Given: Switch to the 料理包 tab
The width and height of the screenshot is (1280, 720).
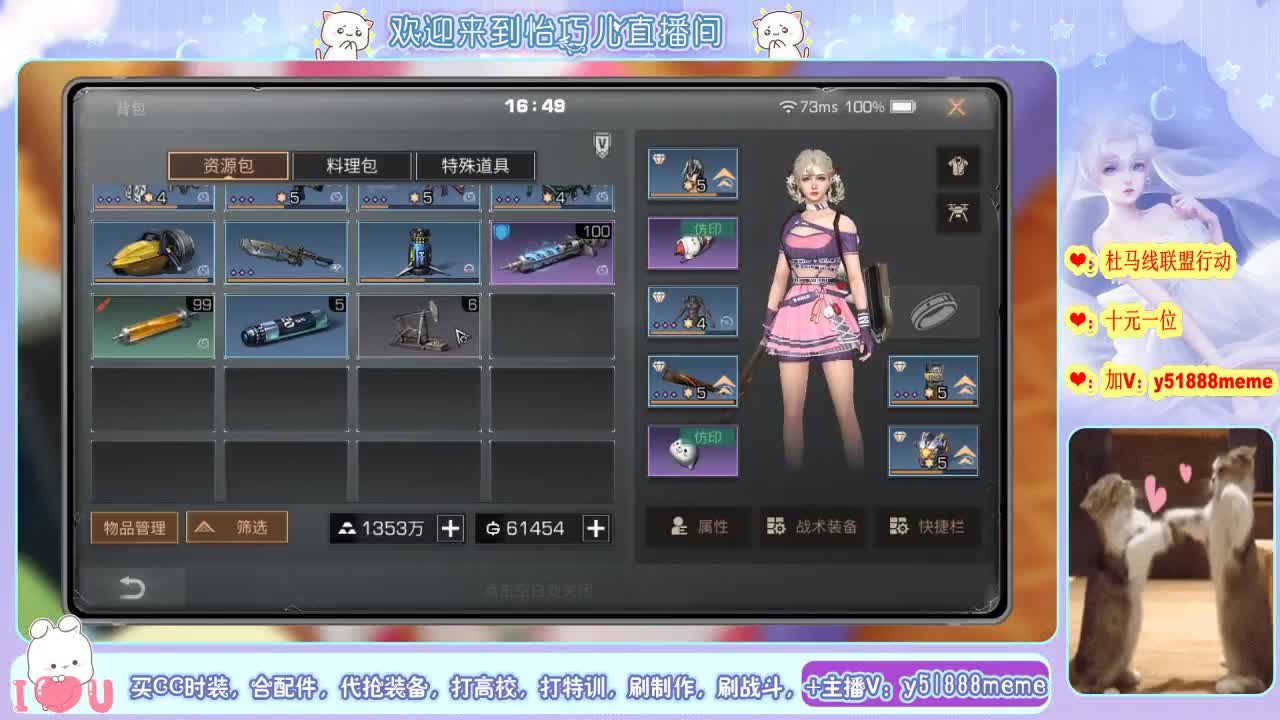Looking at the screenshot, I should [351, 165].
